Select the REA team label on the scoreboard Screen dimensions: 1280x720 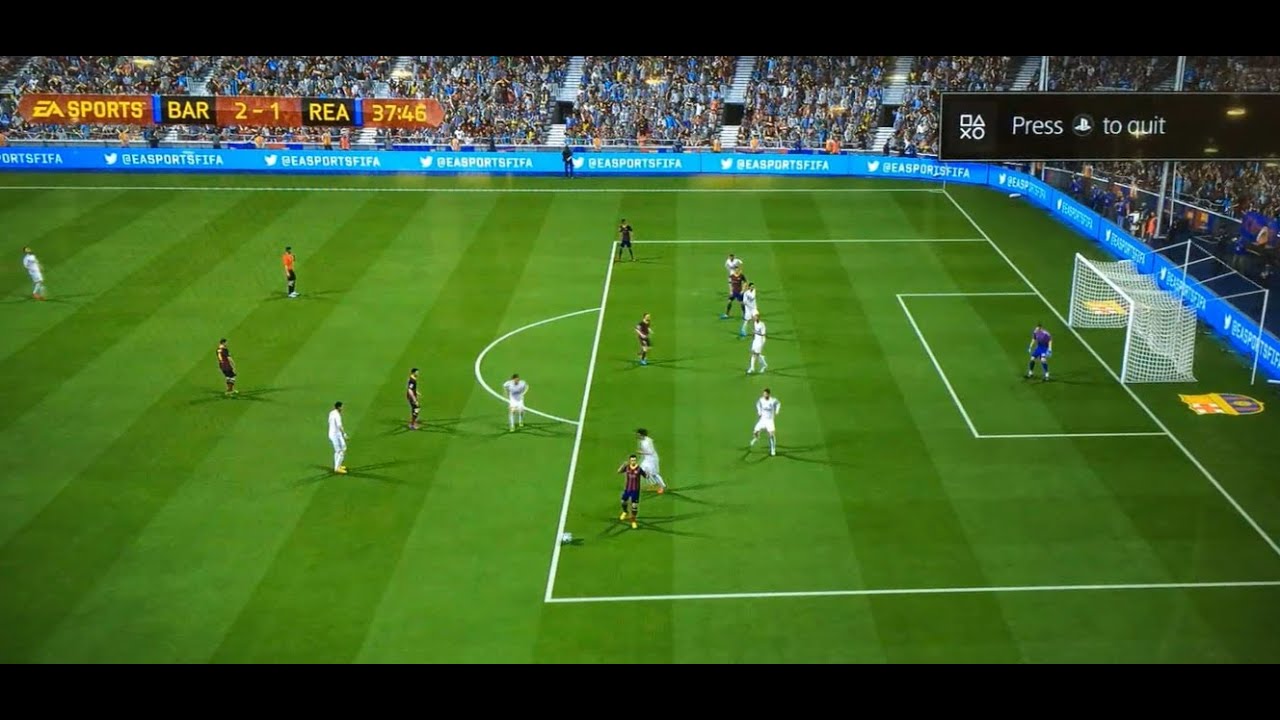click(x=328, y=110)
